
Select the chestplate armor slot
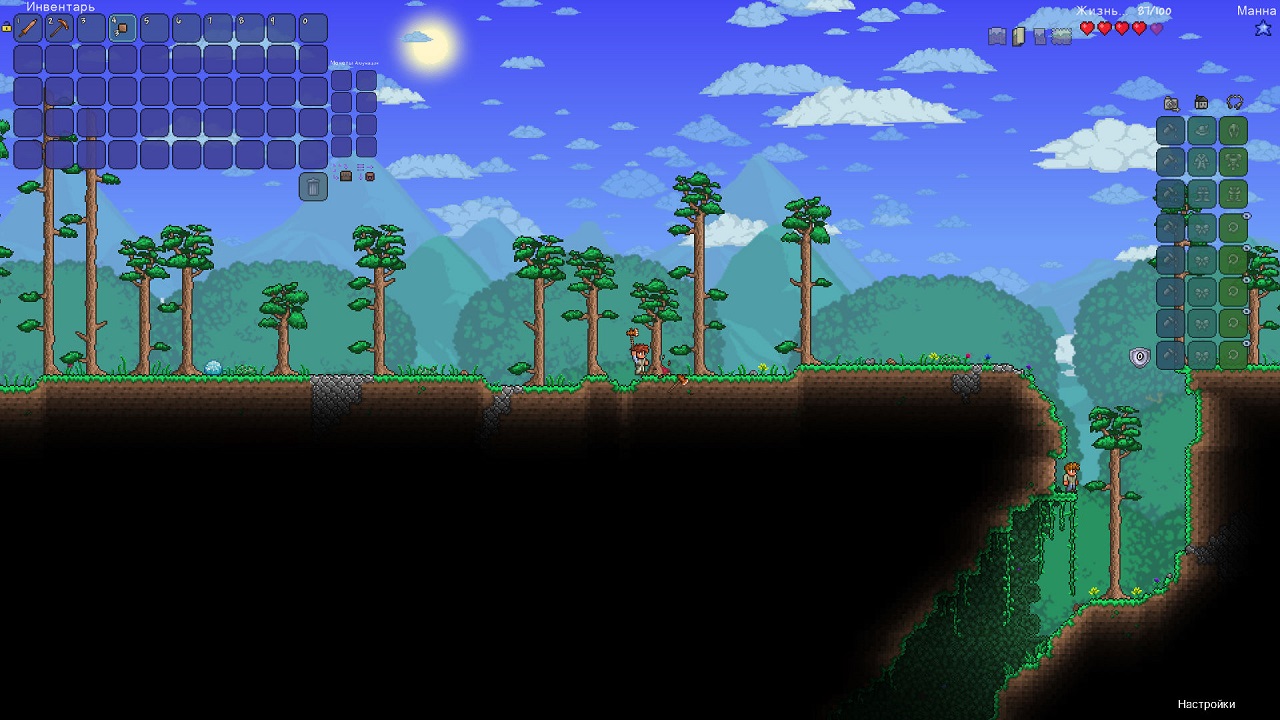coord(1233,162)
